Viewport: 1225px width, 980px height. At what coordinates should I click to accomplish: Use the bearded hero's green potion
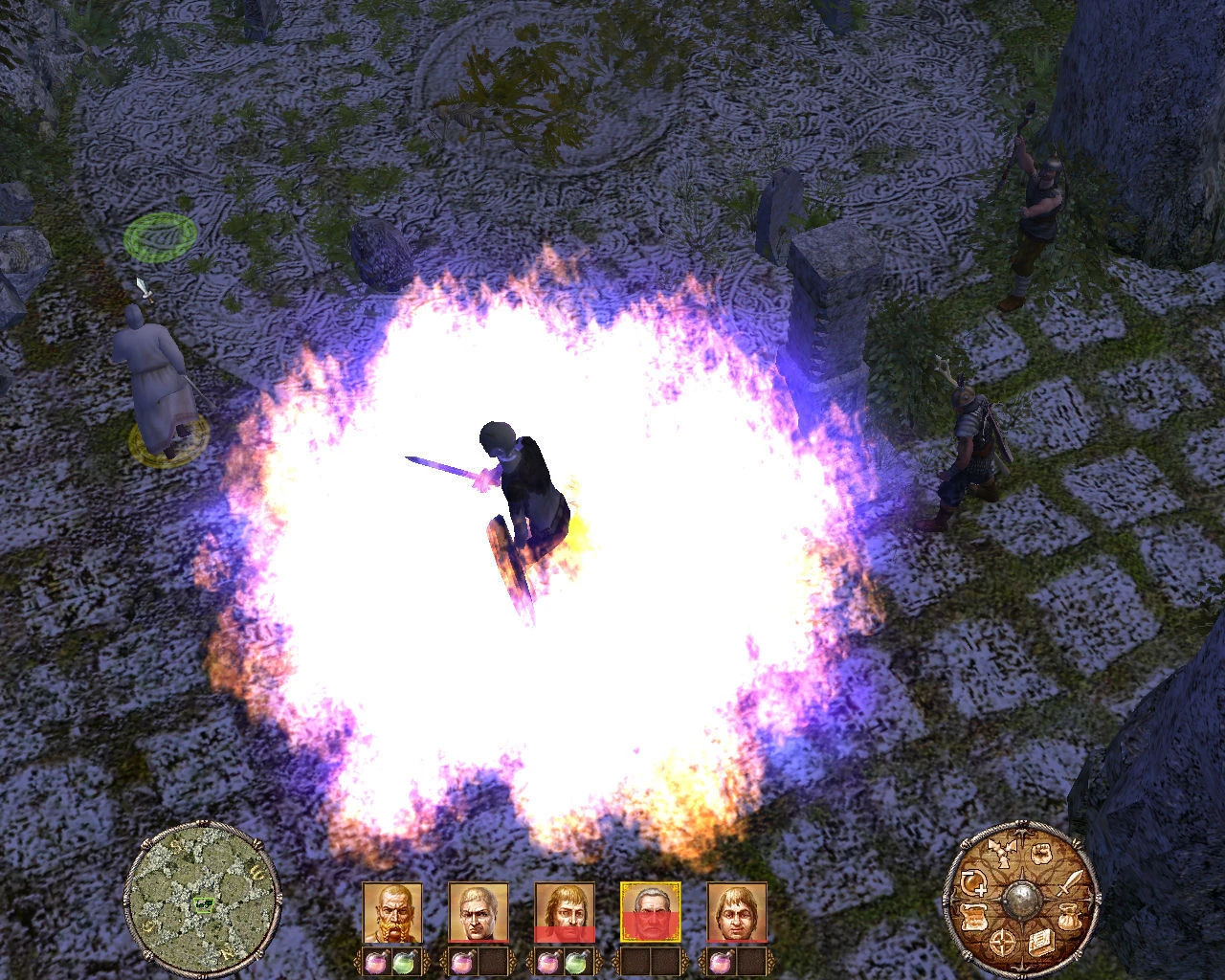point(403,961)
